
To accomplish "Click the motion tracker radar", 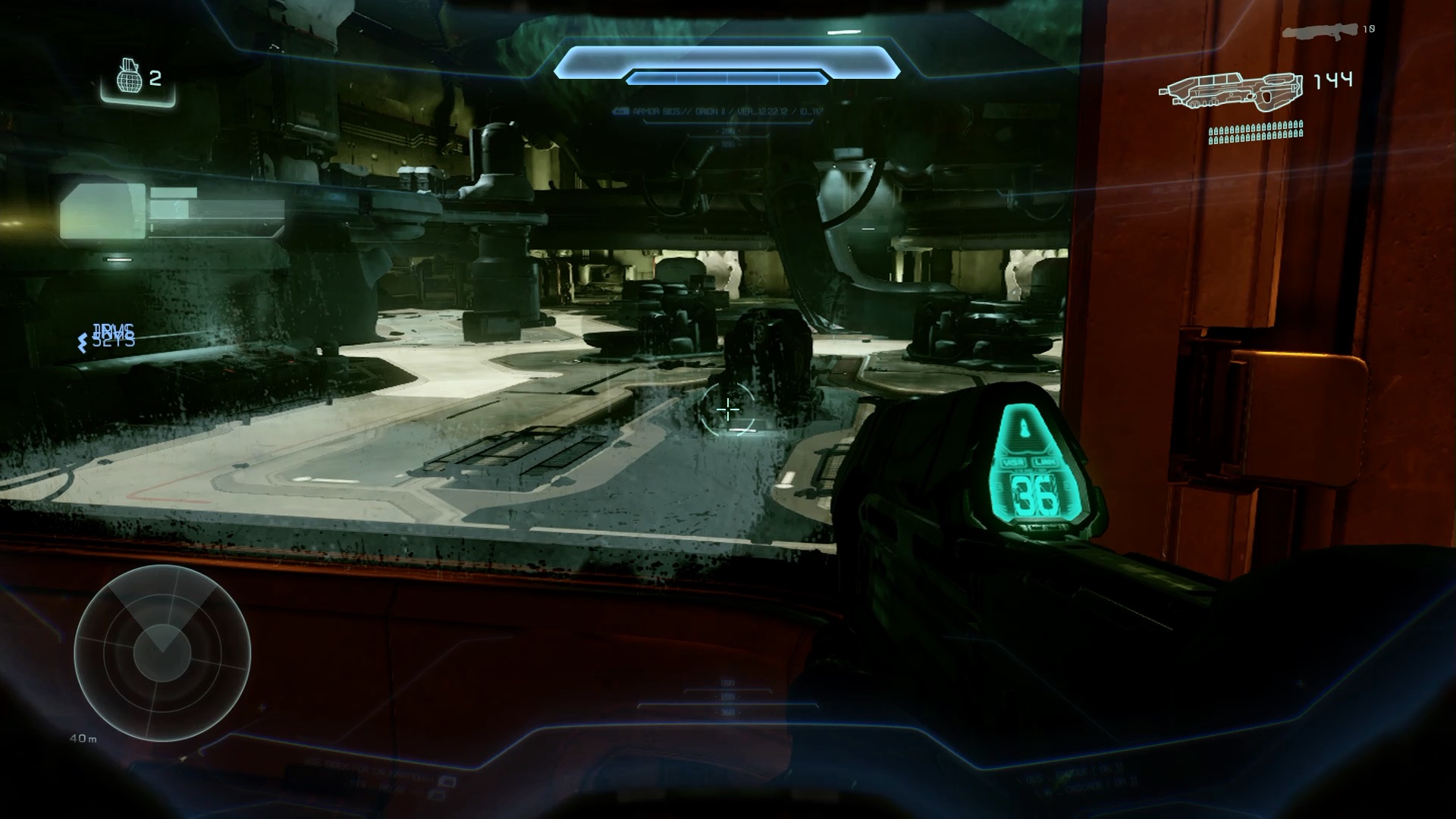I will tap(162, 653).
